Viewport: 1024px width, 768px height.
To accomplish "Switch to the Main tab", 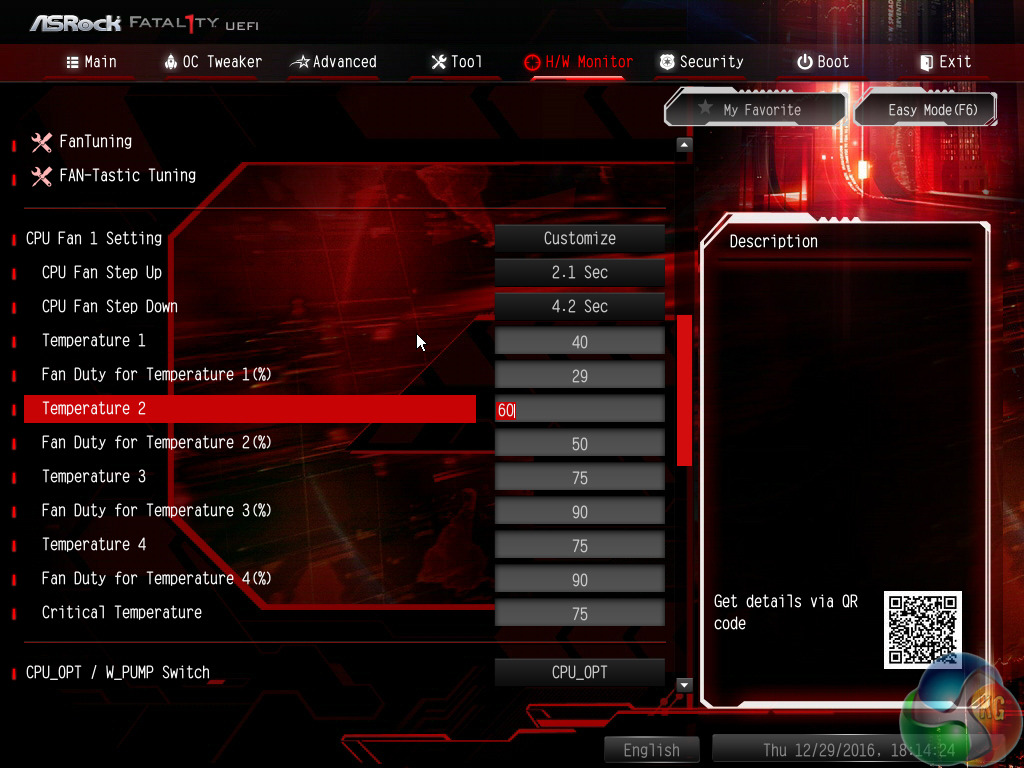I will pyautogui.click(x=91, y=62).
